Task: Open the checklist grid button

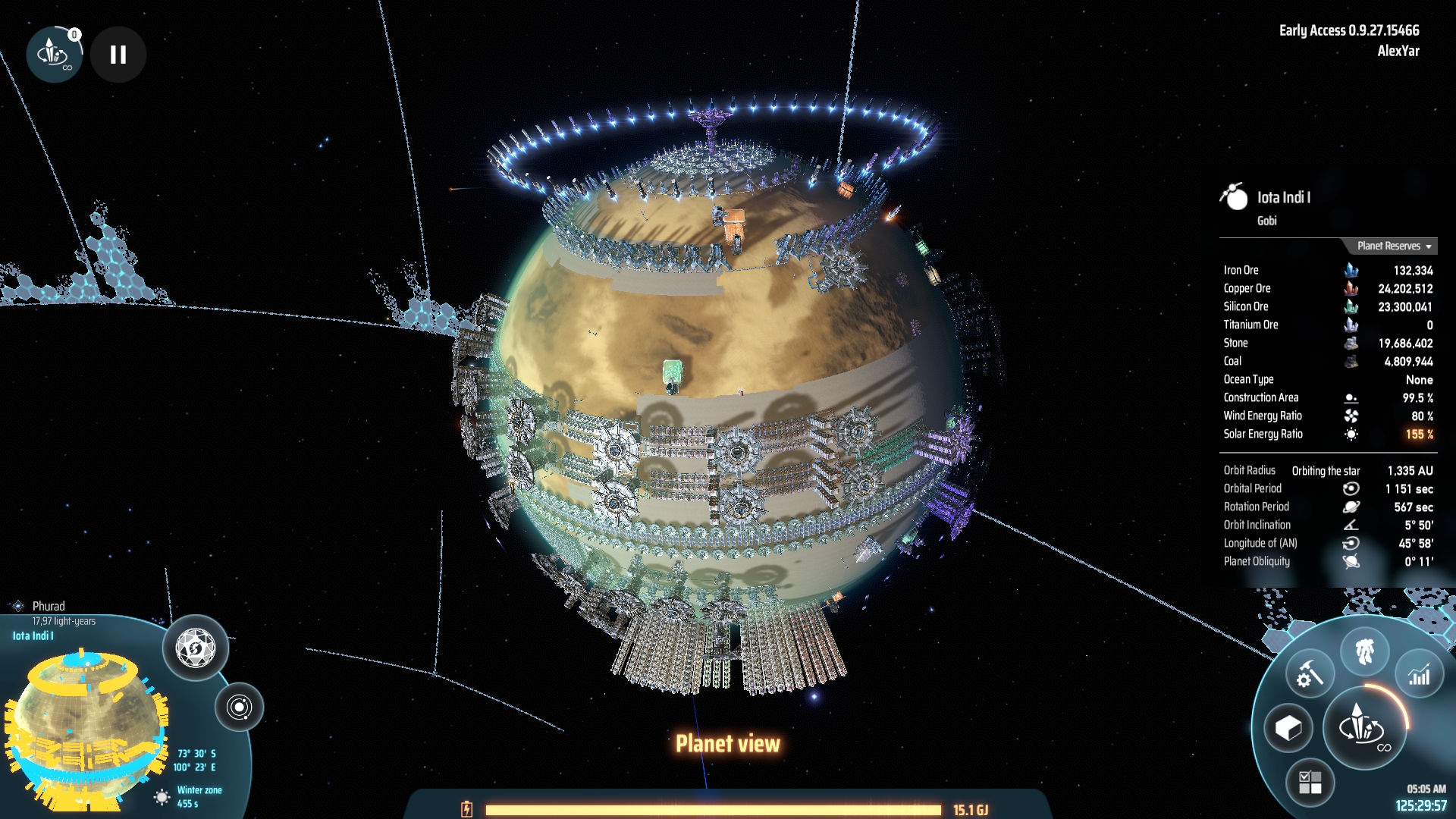Action: (x=1310, y=782)
